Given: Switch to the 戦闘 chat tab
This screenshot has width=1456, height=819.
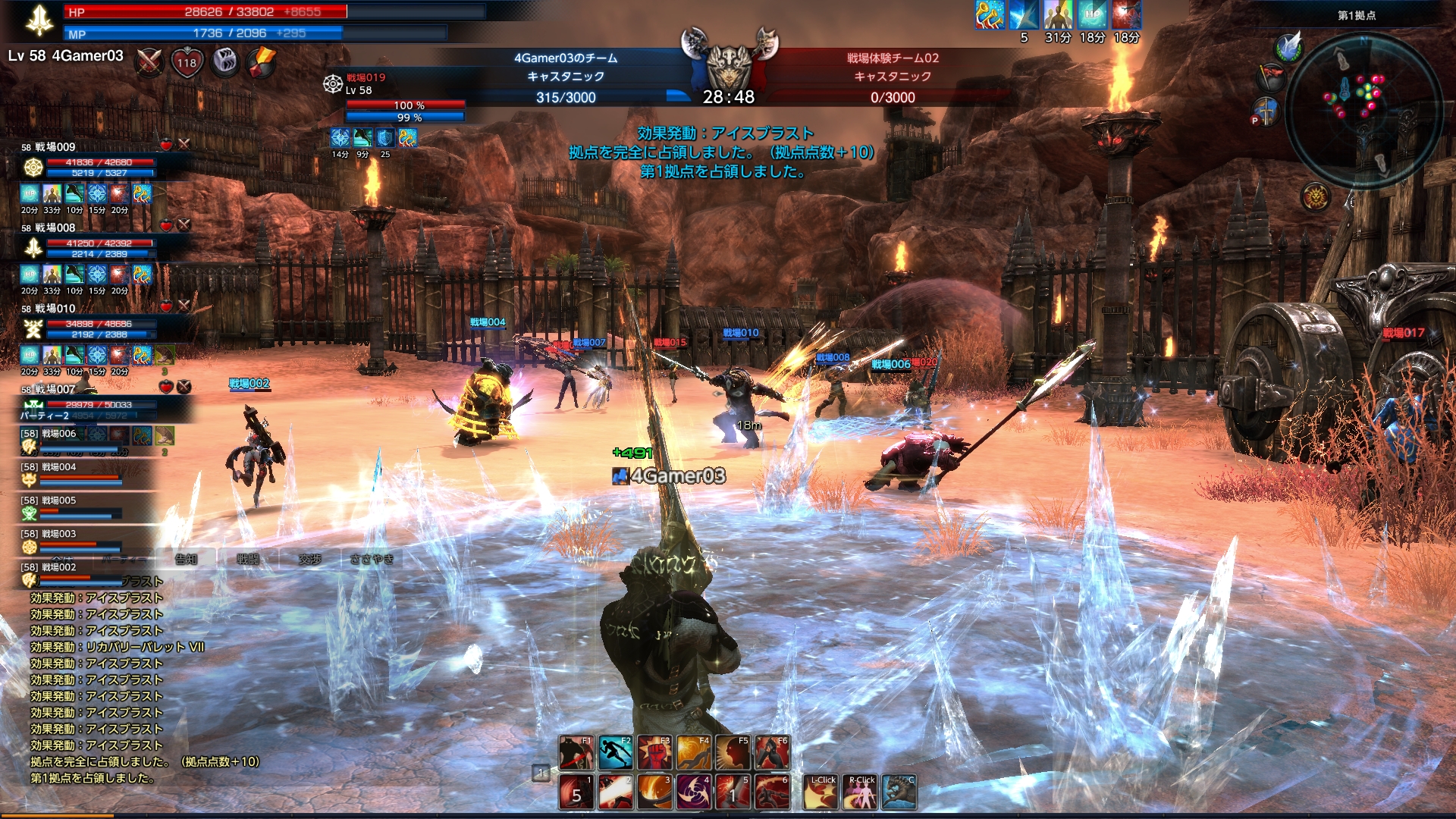Looking at the screenshot, I should 247,559.
